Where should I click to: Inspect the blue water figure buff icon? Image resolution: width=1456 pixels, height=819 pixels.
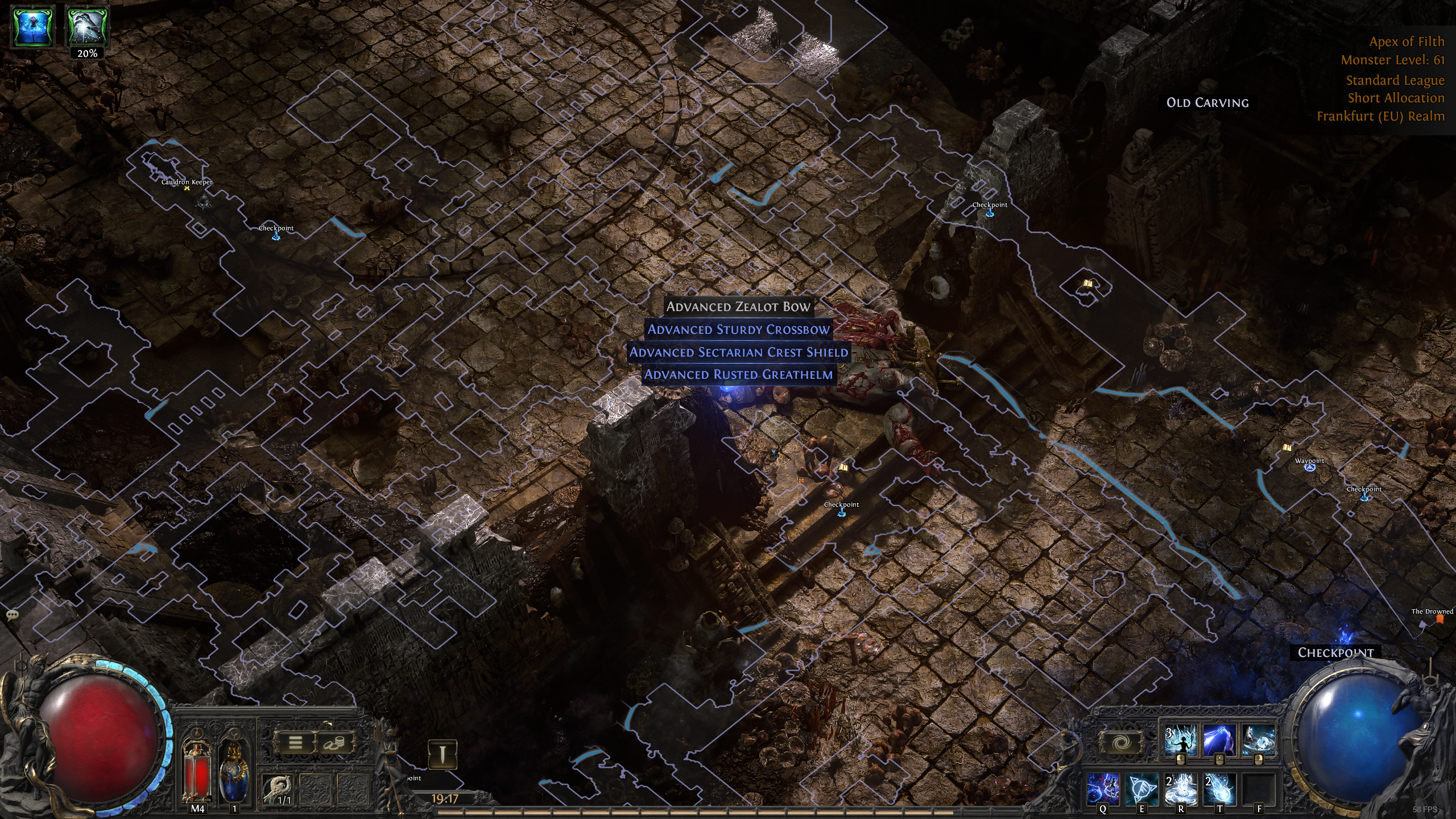(34, 26)
